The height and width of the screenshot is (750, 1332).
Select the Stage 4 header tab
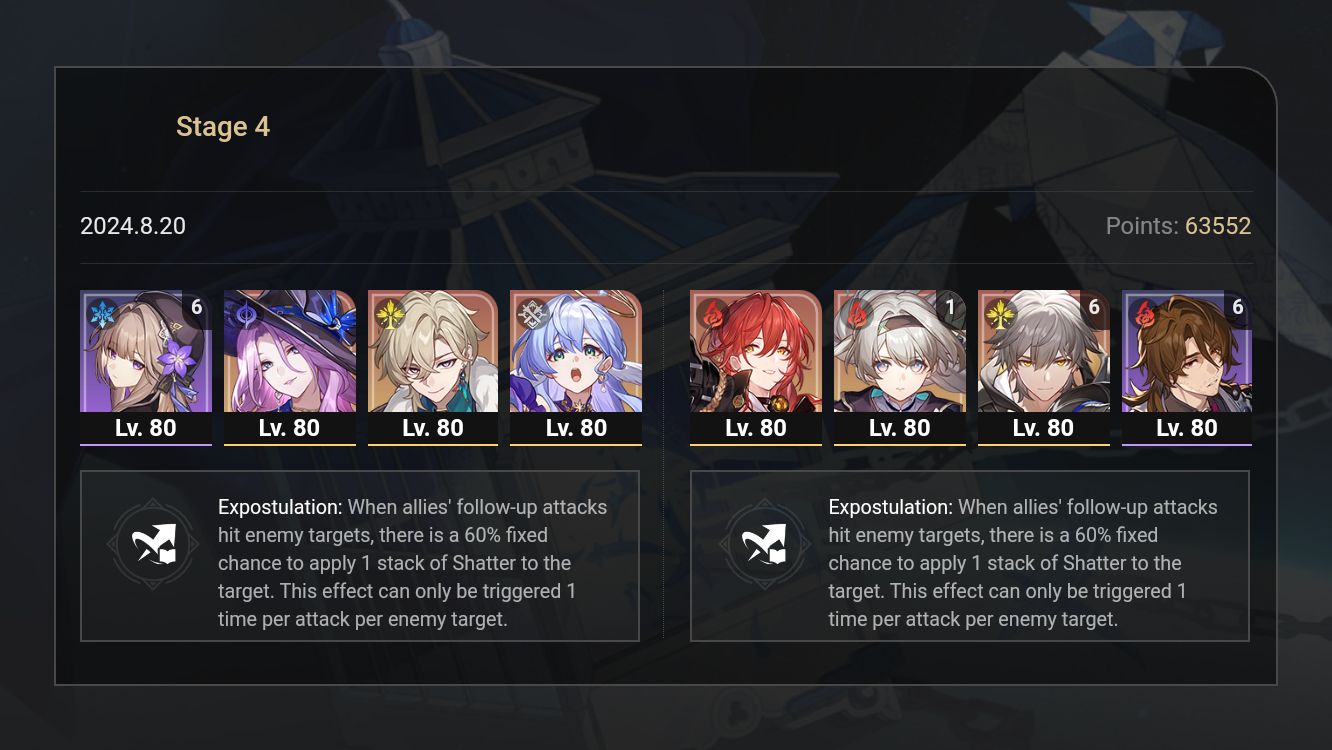tap(223, 126)
